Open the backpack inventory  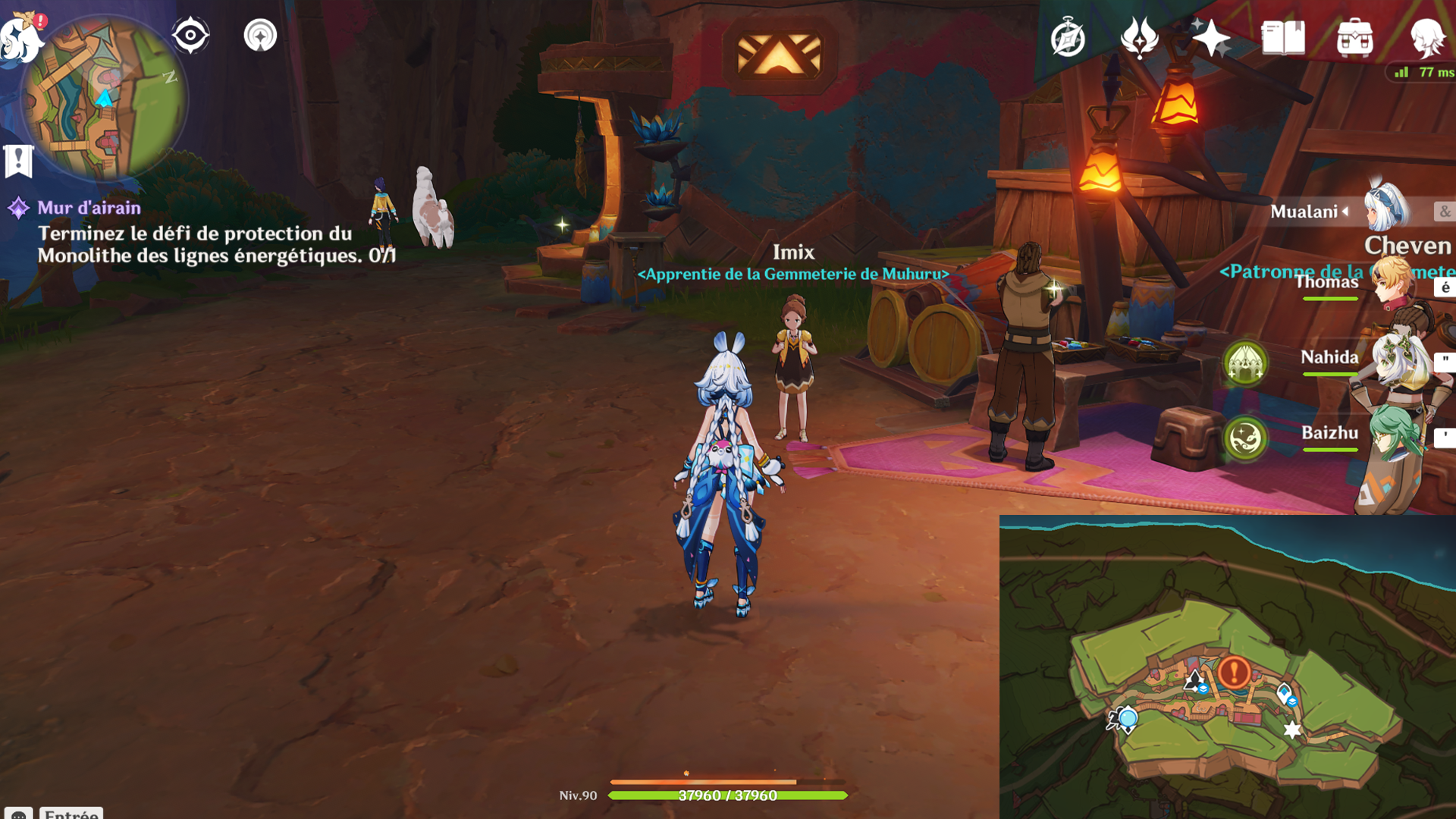[1354, 38]
